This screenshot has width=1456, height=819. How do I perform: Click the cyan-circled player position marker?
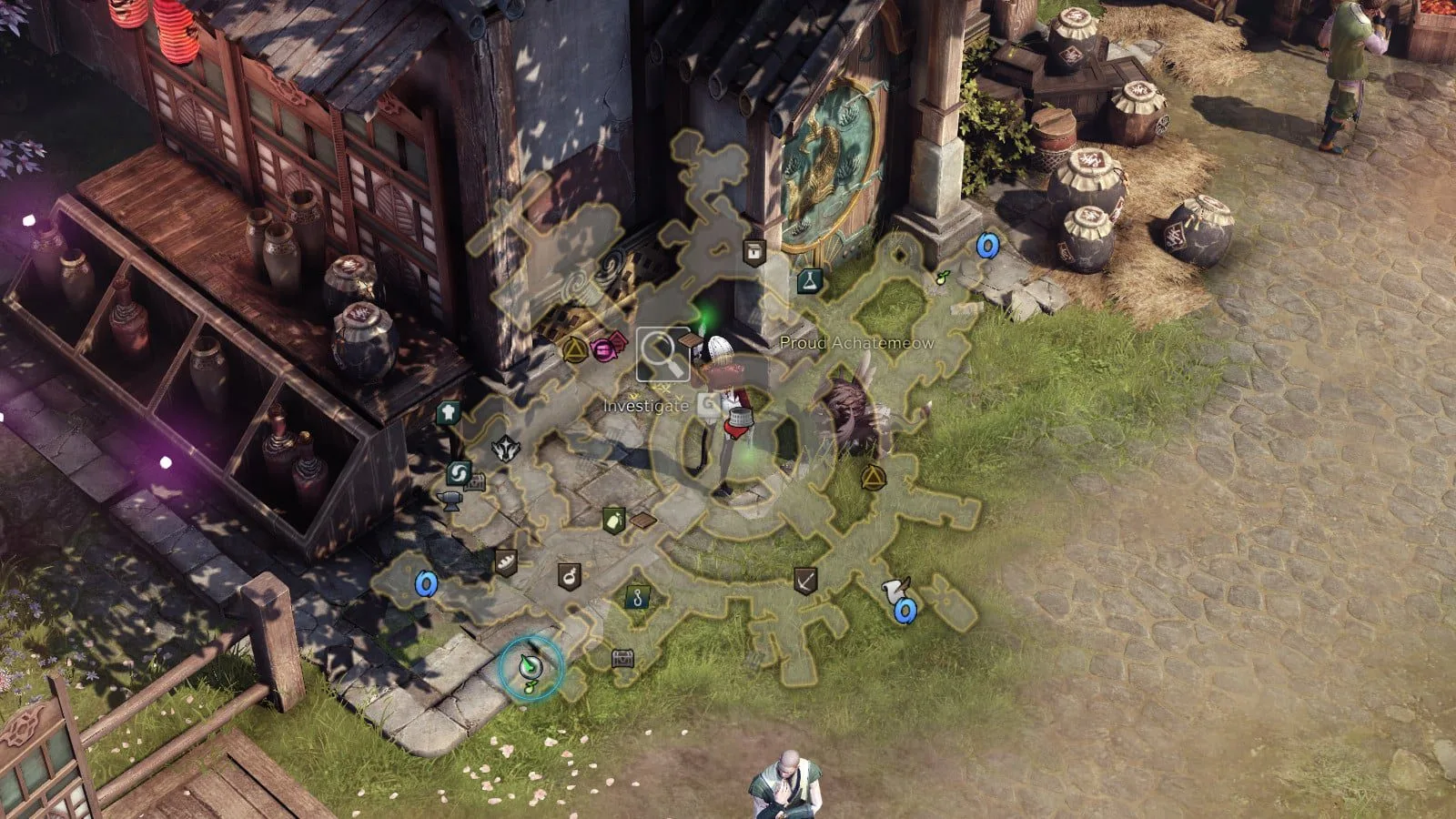(x=531, y=667)
